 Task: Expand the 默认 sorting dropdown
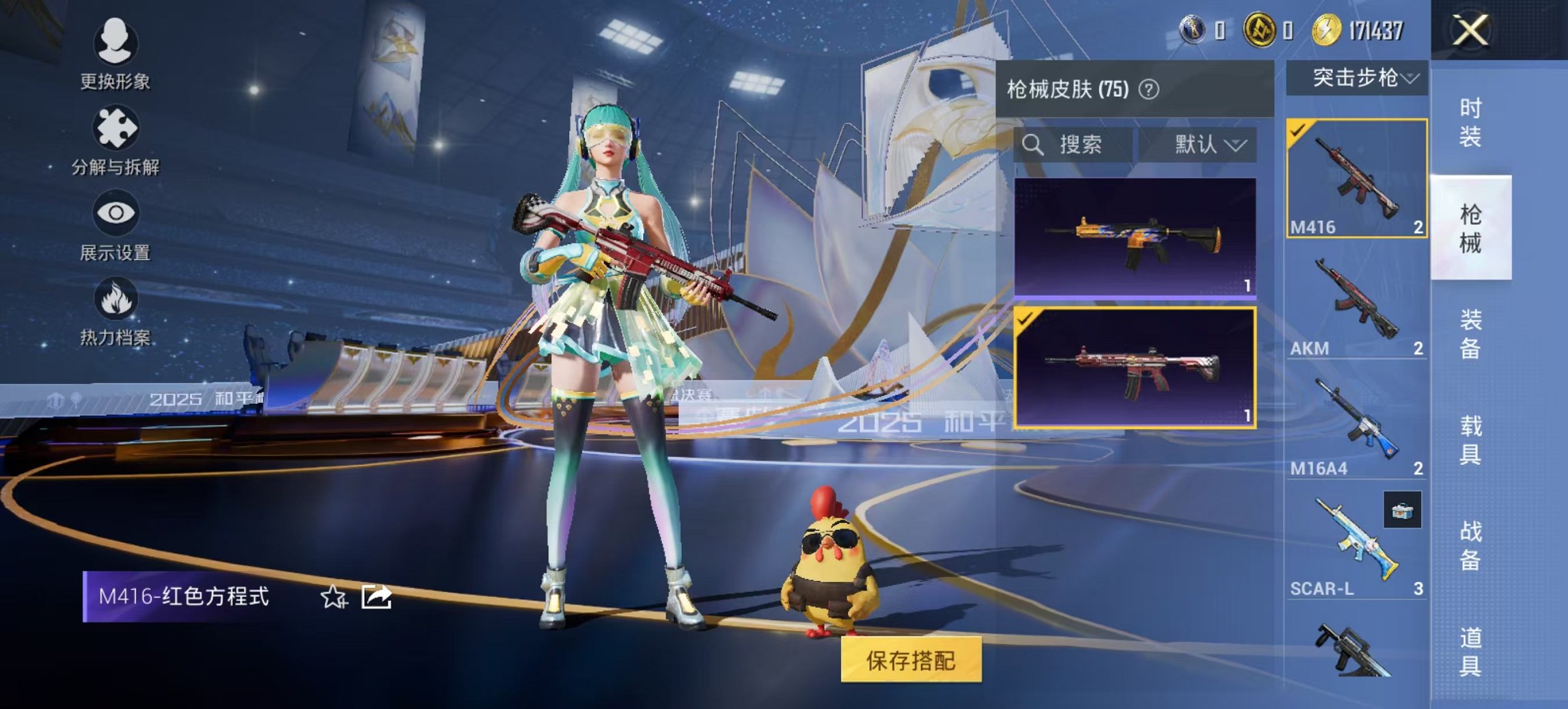[x=1205, y=146]
